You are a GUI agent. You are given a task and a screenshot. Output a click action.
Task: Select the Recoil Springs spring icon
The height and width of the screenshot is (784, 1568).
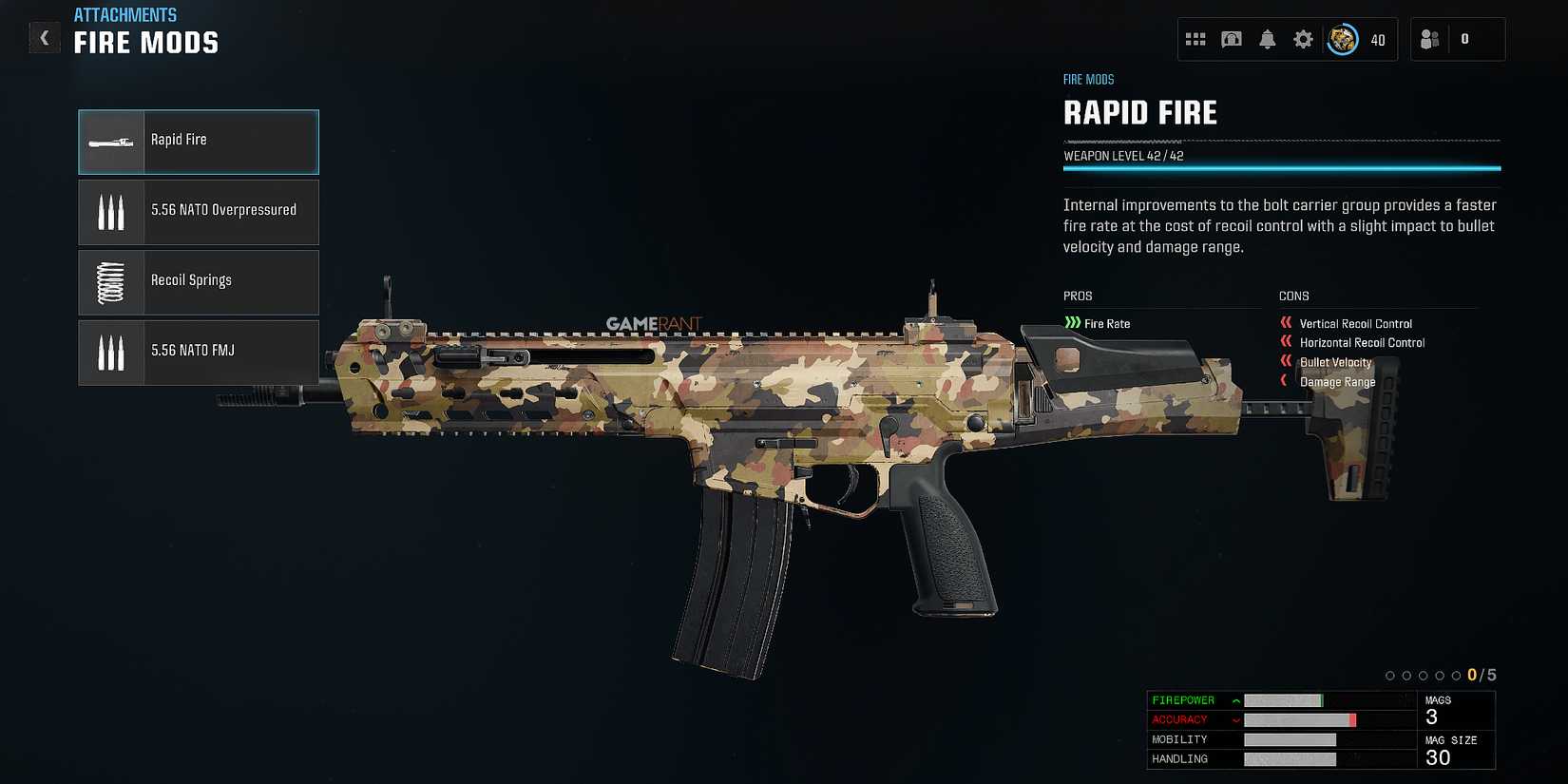click(111, 281)
